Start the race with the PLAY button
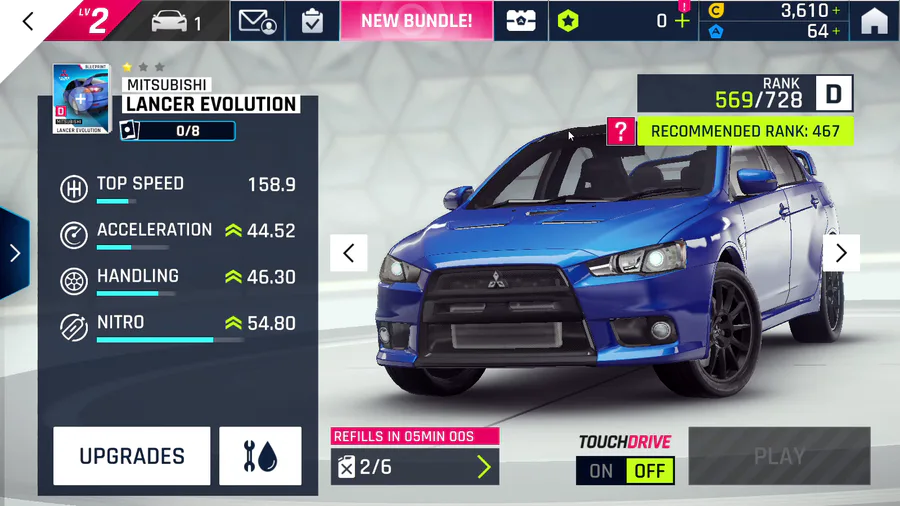 coord(779,457)
